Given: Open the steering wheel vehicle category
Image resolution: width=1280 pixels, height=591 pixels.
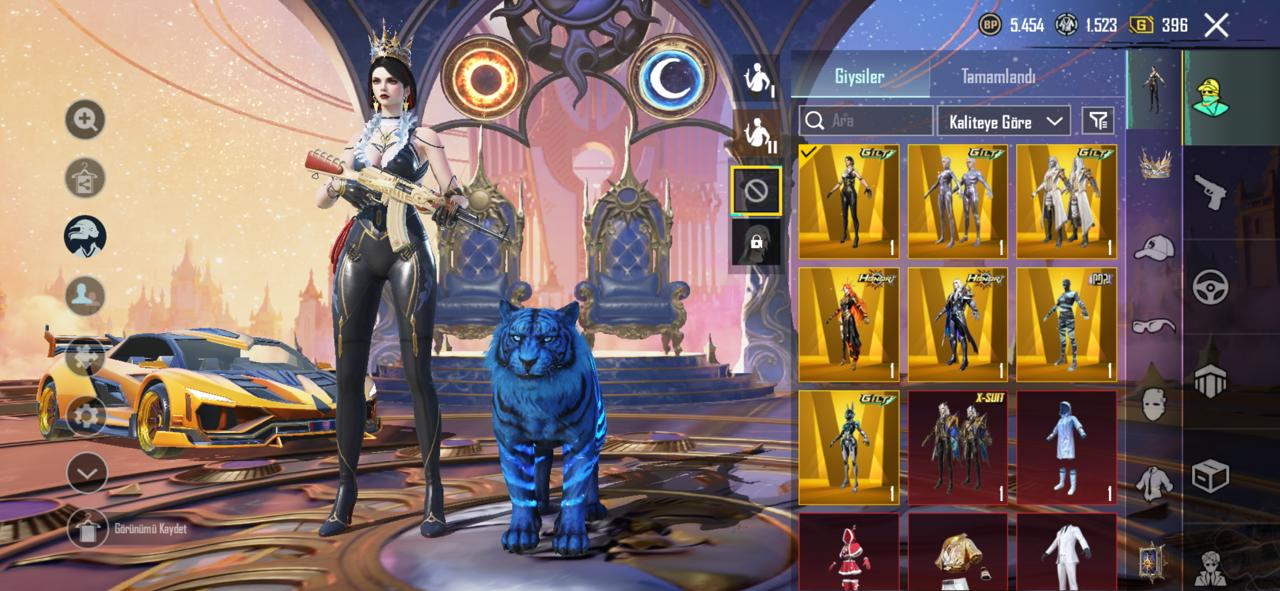Looking at the screenshot, I should pos(1210,286).
